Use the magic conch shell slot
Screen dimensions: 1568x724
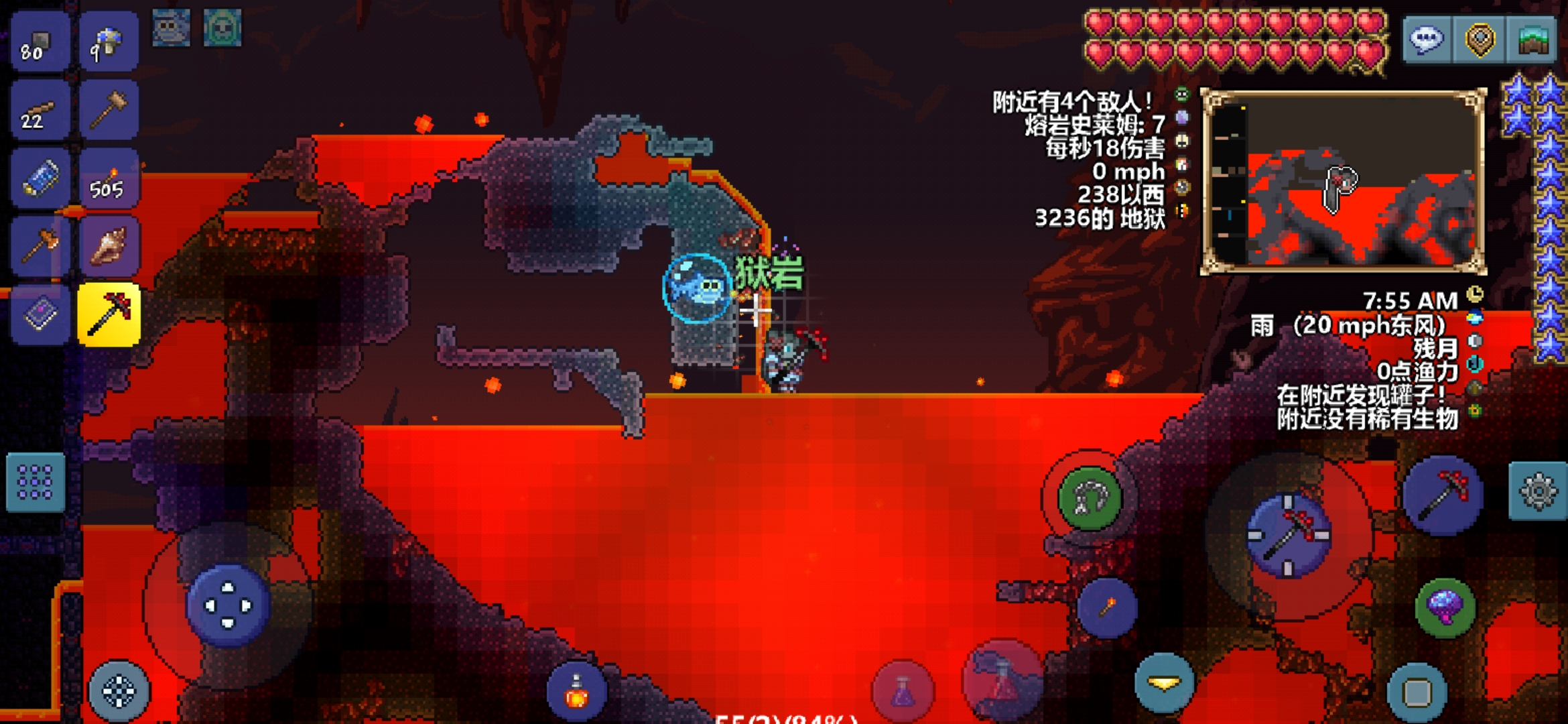(109, 247)
